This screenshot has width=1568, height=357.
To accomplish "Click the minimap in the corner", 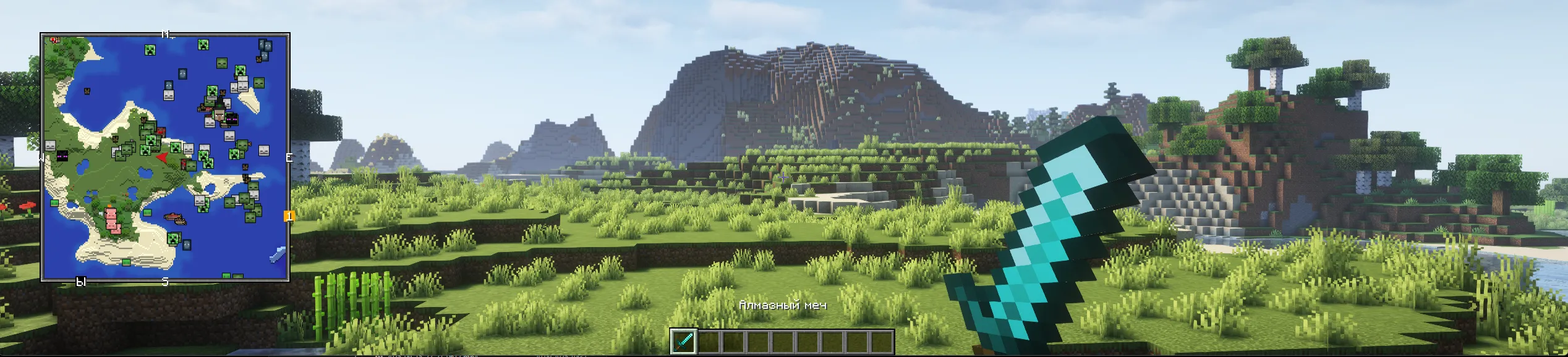I will point(165,157).
